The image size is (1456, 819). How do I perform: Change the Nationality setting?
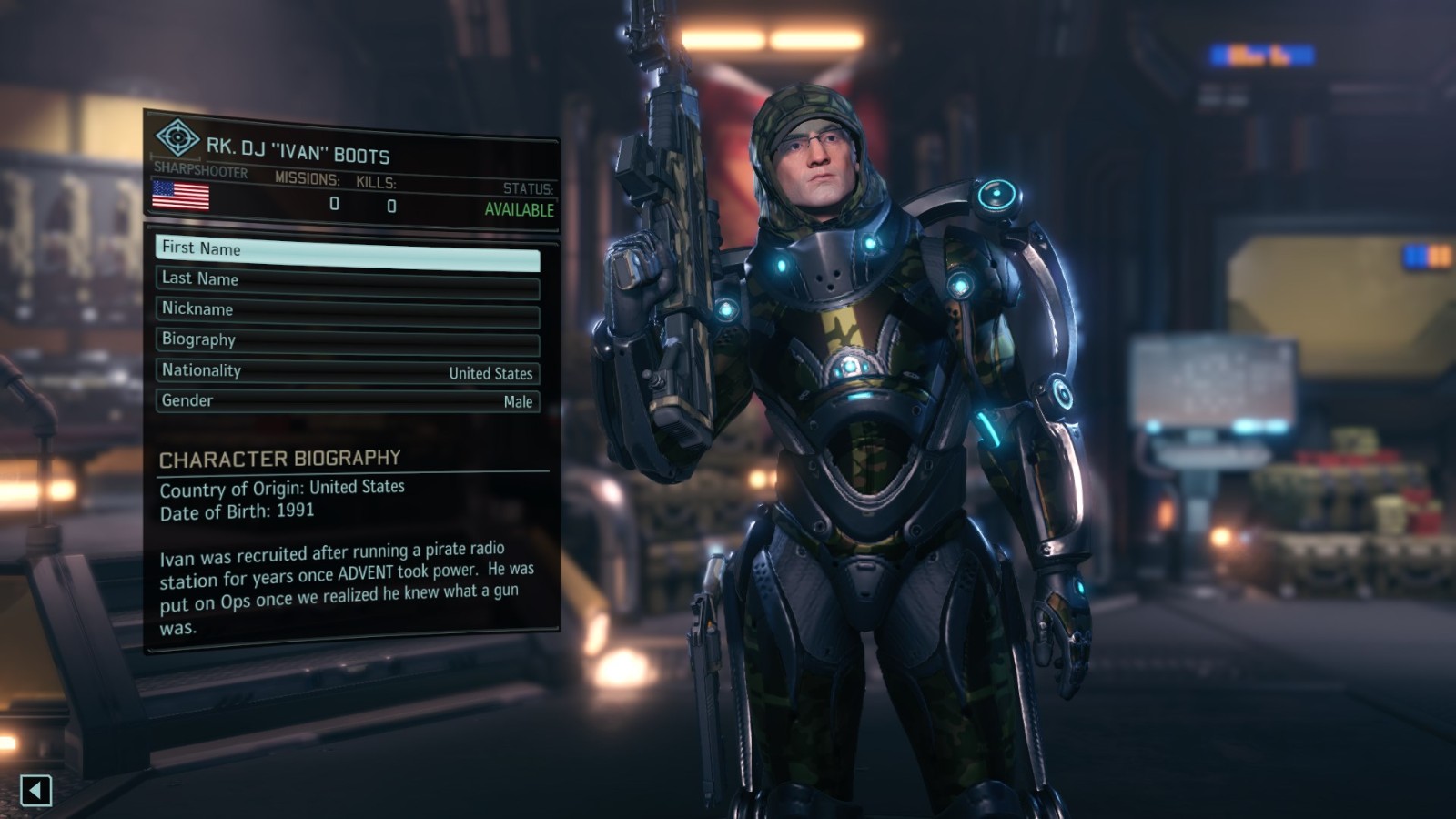(348, 371)
